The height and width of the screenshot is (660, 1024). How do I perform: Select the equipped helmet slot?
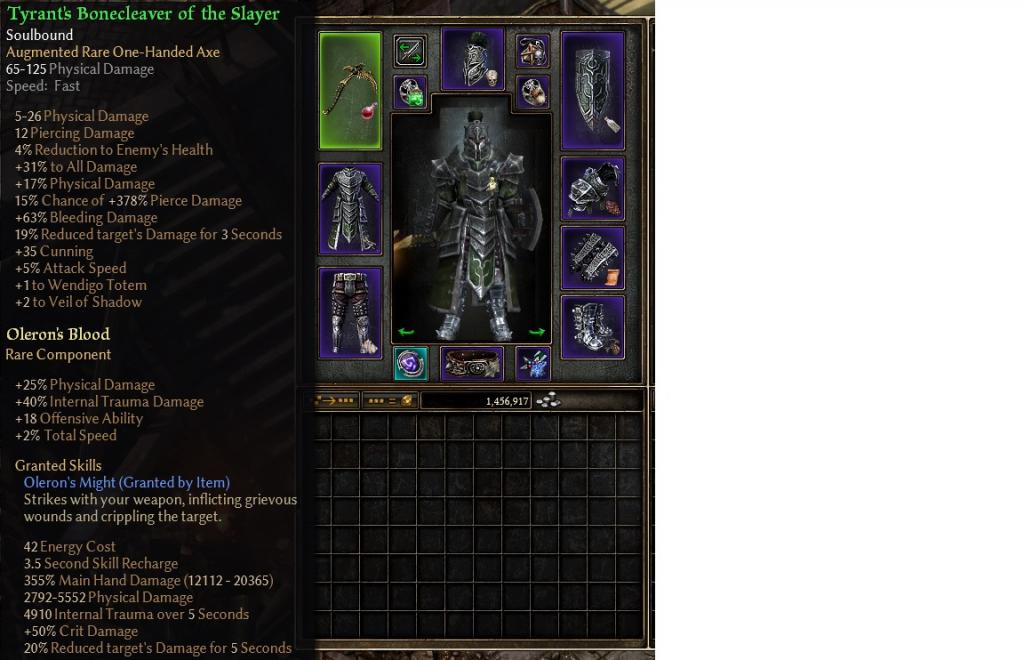(473, 60)
